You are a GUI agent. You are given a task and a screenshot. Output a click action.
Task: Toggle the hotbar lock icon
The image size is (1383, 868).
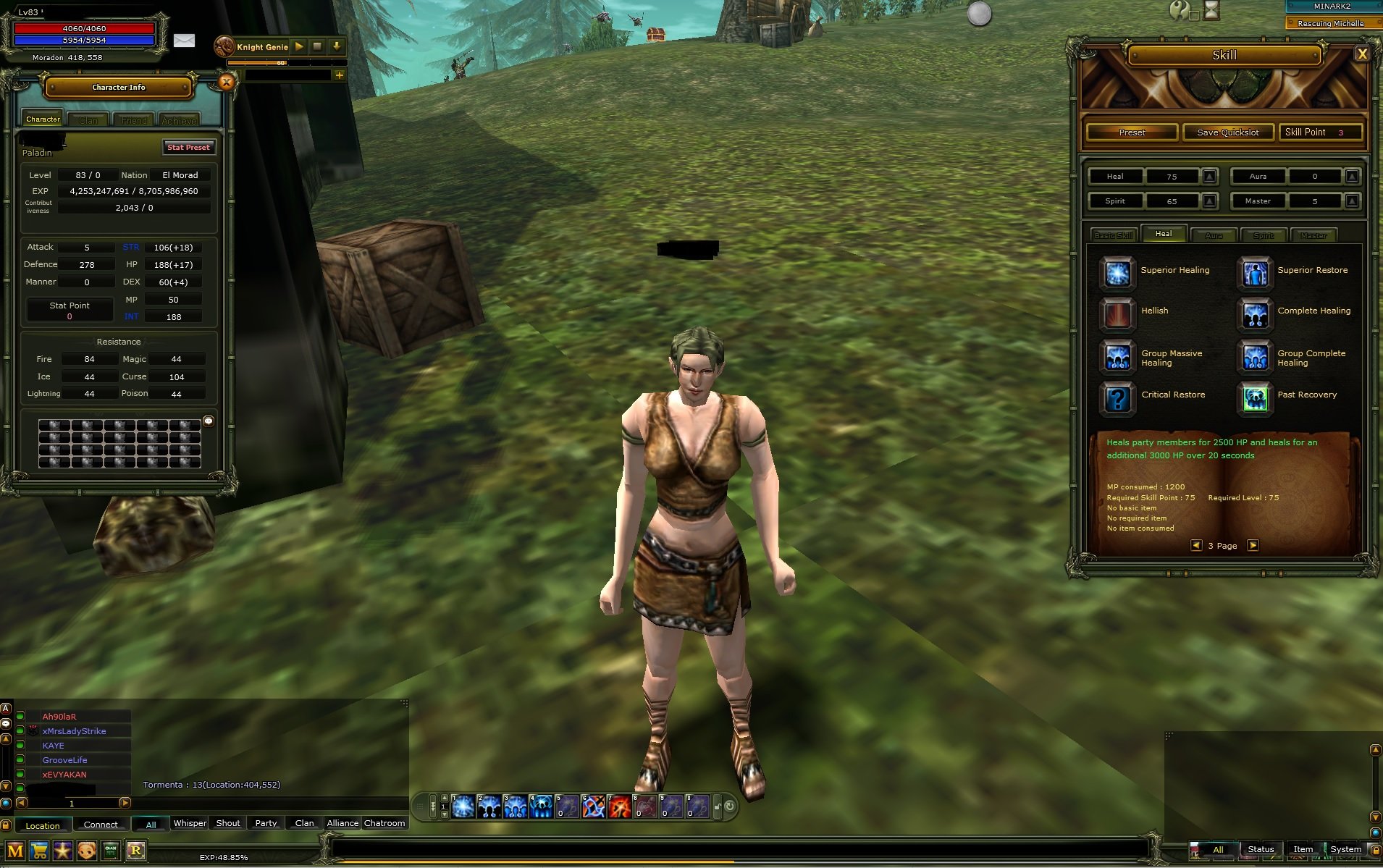tap(717, 806)
